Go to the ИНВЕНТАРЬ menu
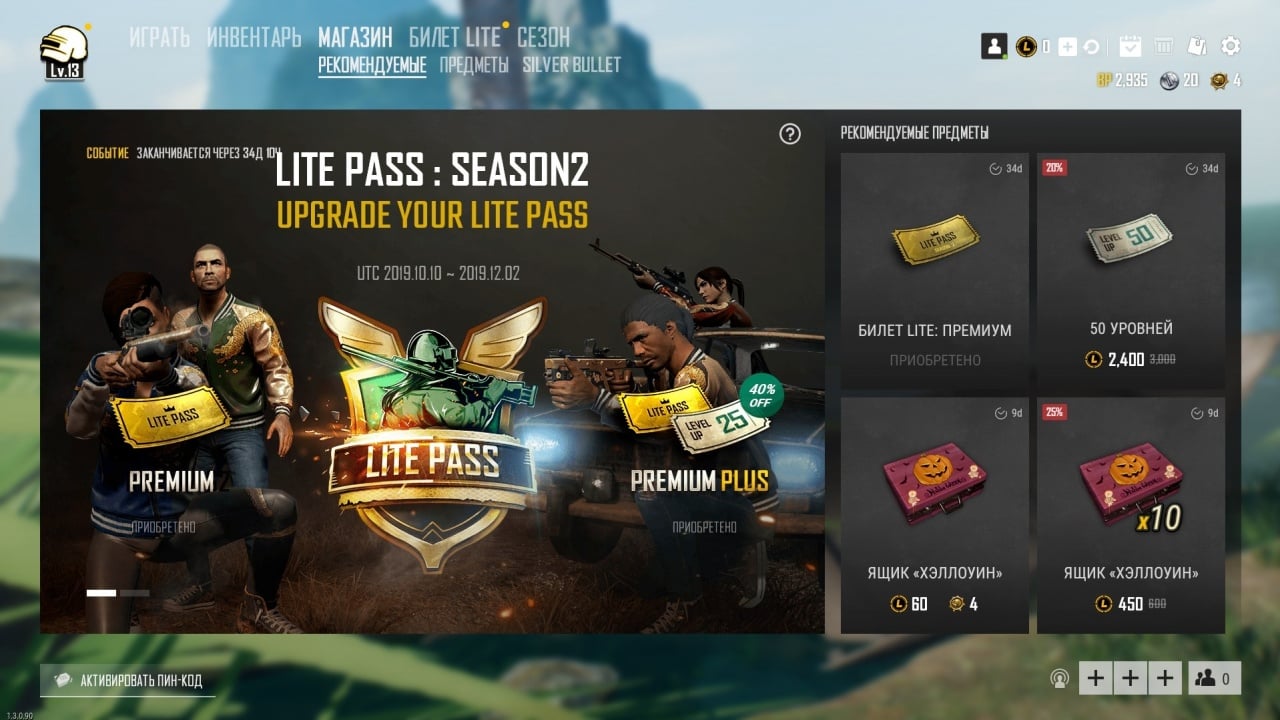The image size is (1280, 720). pos(254,38)
